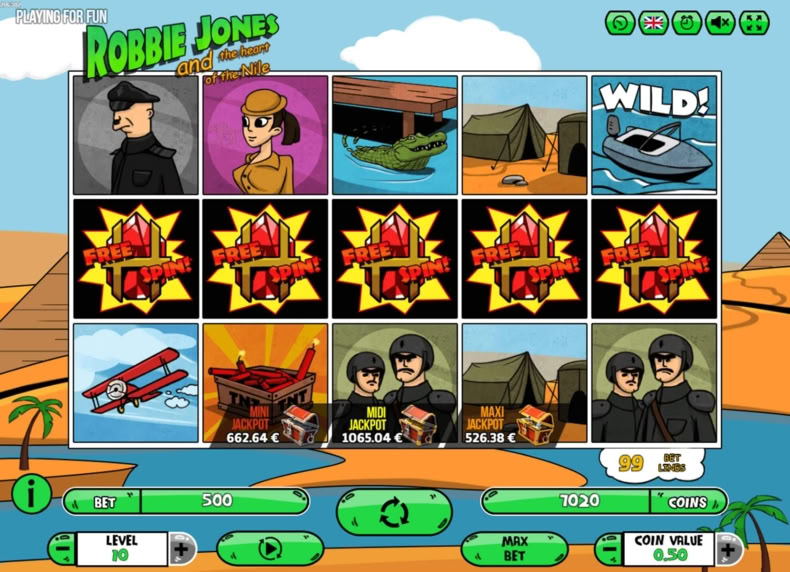
Task: Open the game history icon
Action: (620, 22)
